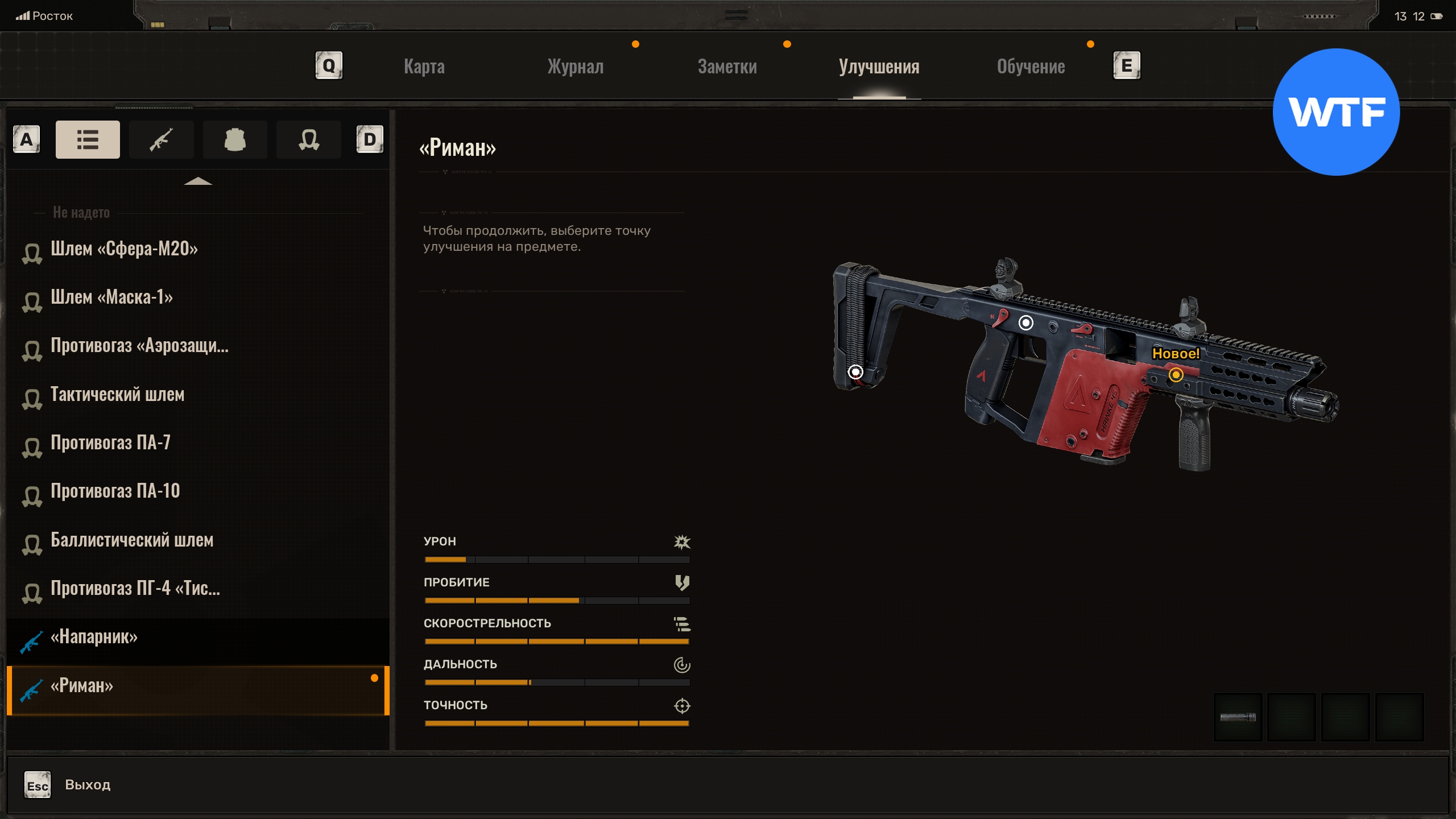Choose Шлем «Сфера-М20» from the list
The width and height of the screenshot is (1456, 819).
click(x=124, y=249)
